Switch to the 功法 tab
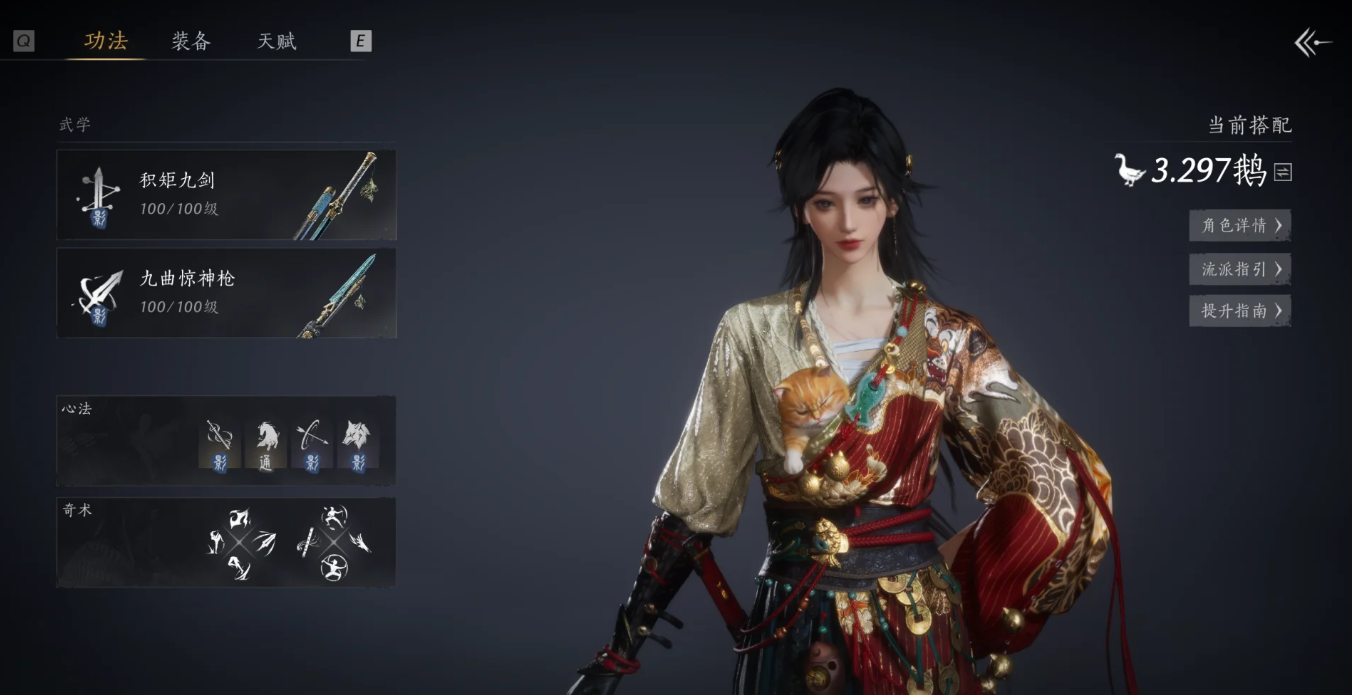The image size is (1352, 695). [106, 41]
